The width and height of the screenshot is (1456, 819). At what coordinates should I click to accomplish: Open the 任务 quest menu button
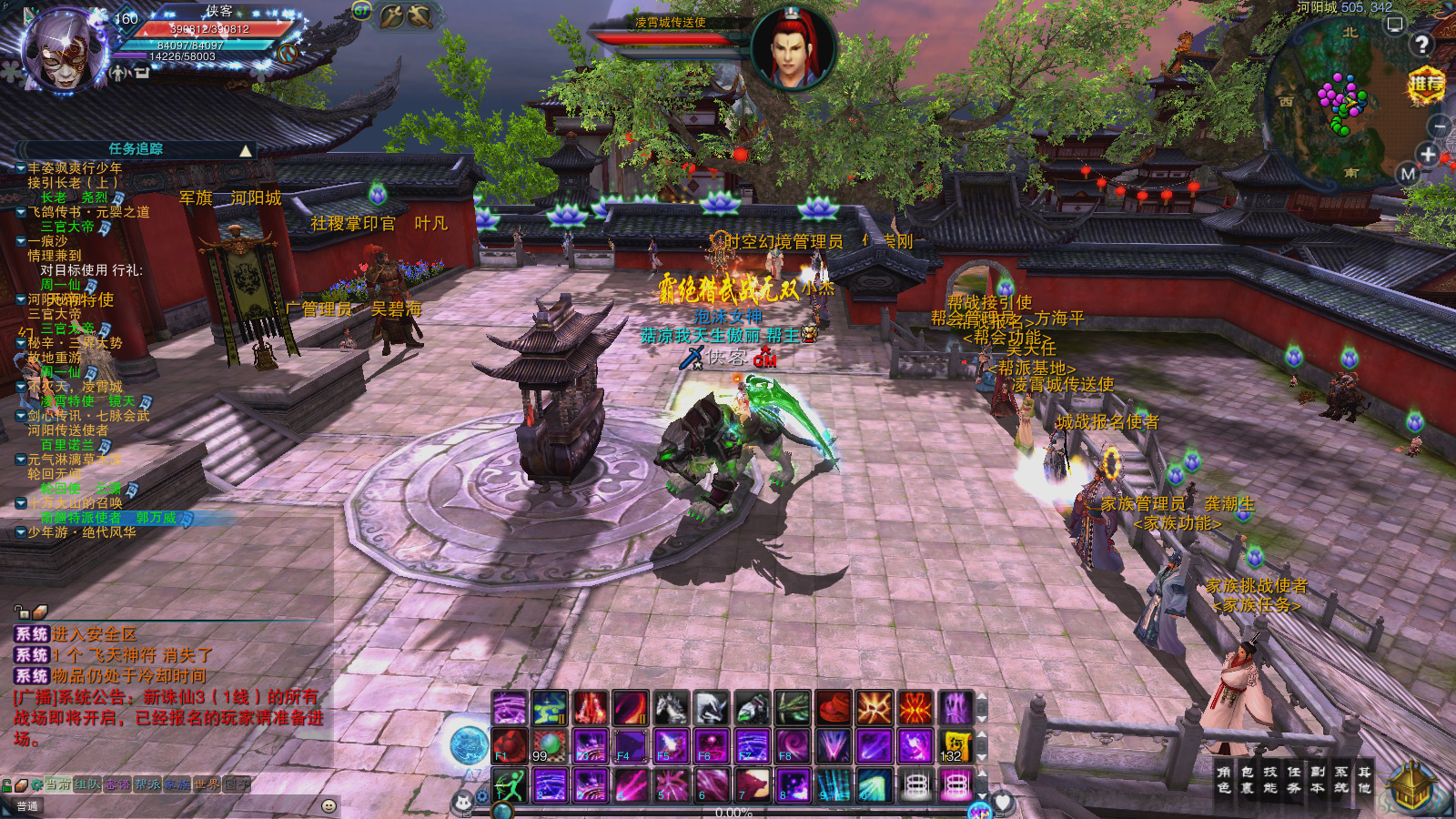pos(1293,780)
